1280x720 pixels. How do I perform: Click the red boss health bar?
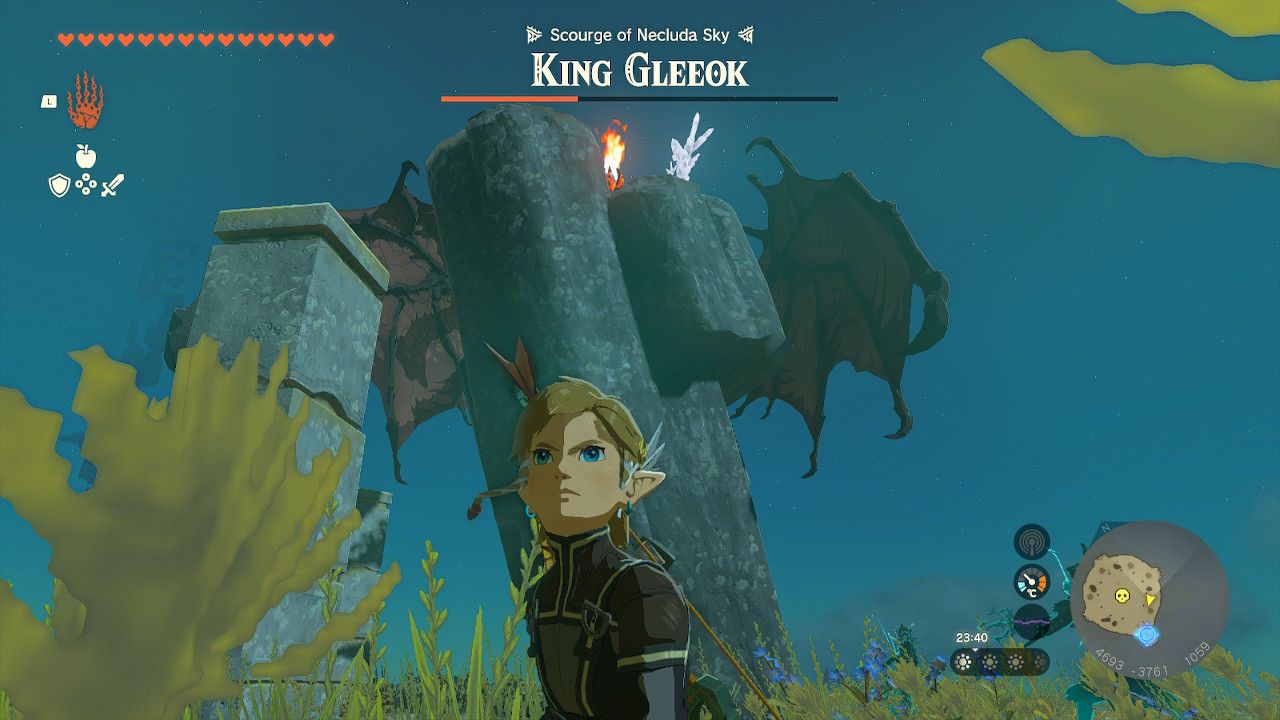point(510,99)
